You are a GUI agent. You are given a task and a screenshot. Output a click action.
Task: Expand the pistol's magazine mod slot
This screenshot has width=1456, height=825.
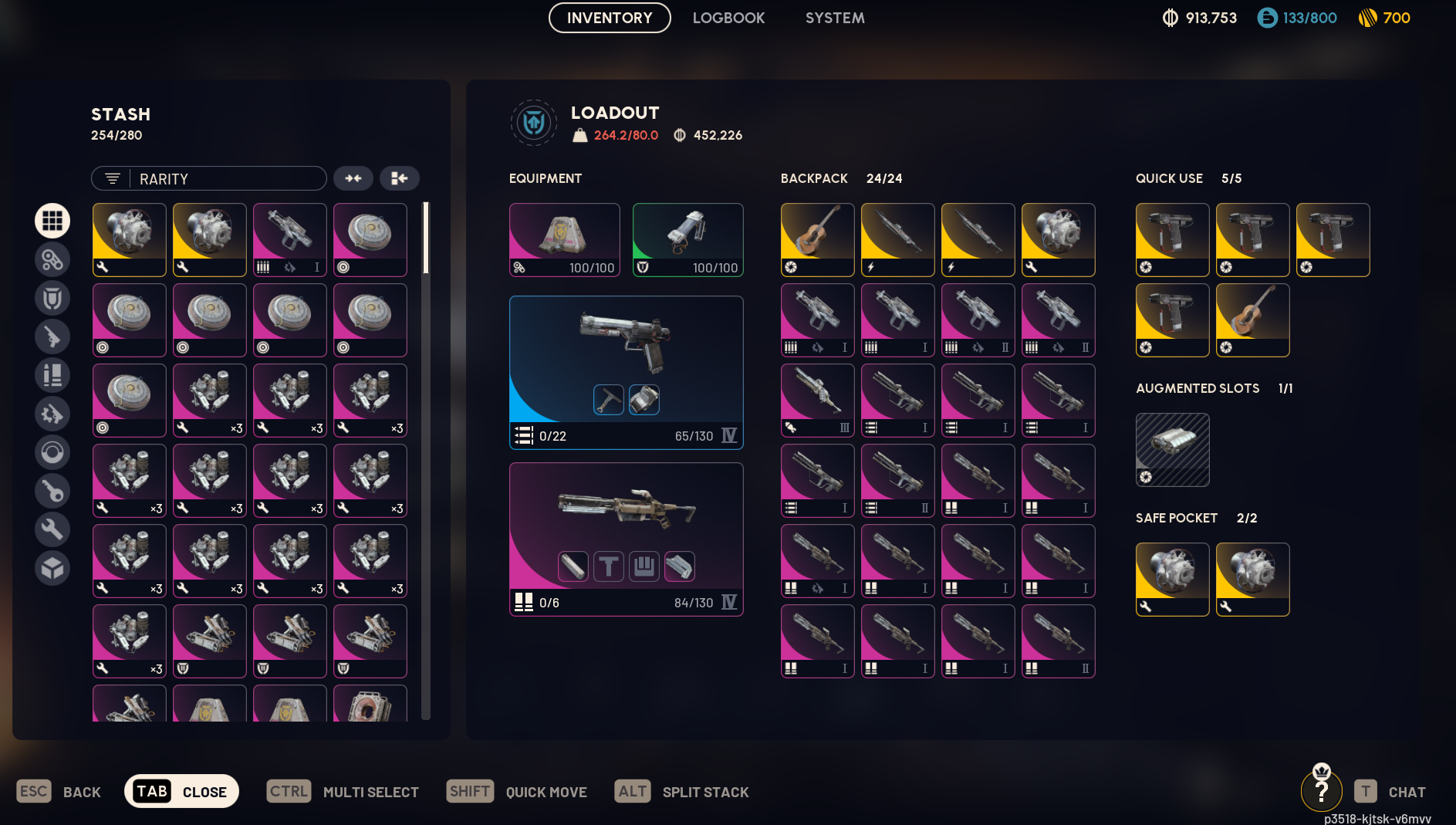click(644, 400)
